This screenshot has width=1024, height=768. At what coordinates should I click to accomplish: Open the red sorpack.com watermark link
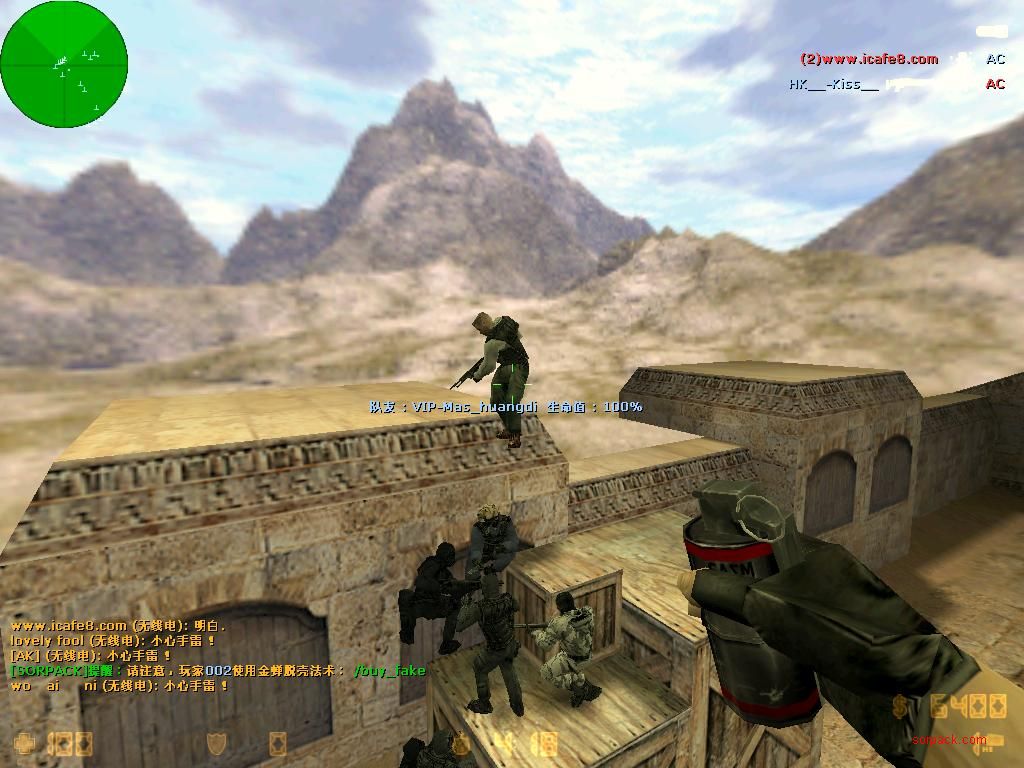click(x=948, y=740)
